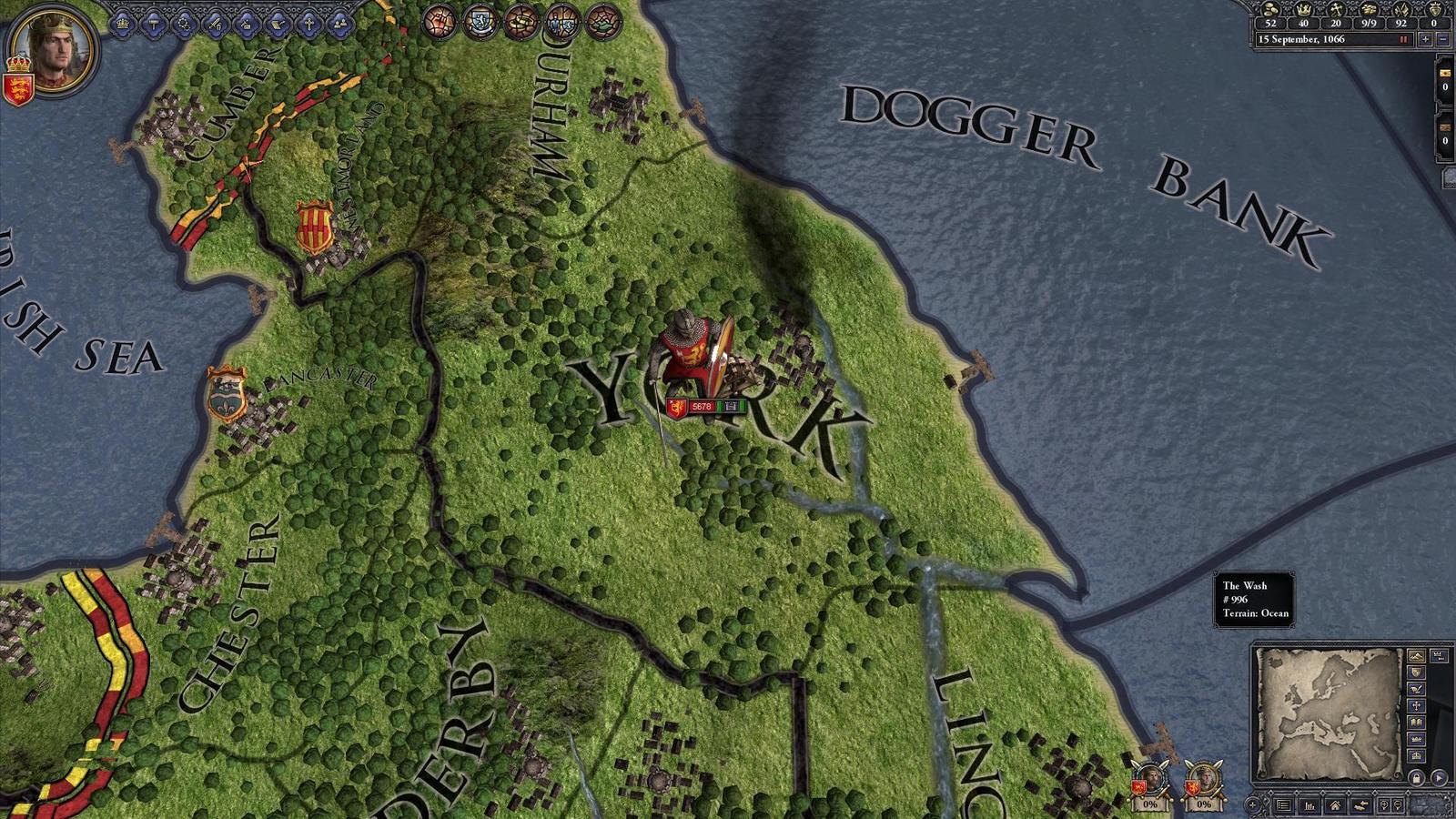Open message options via round plus button

click(x=1253, y=805)
